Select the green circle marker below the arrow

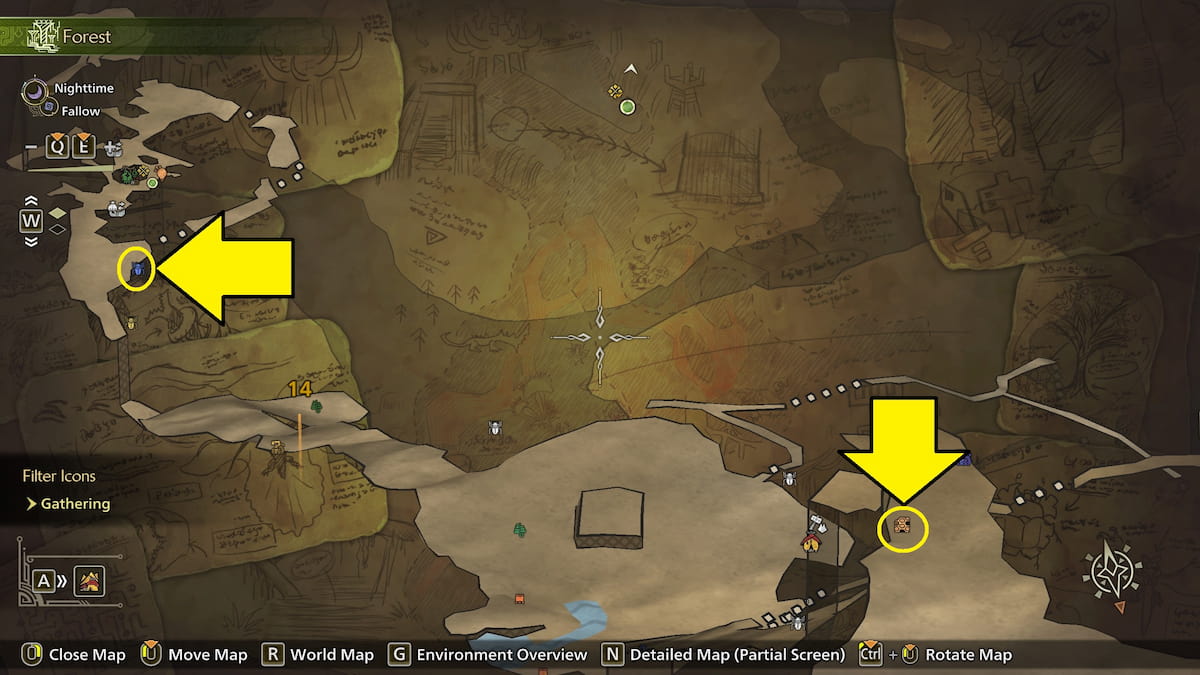[x=628, y=107]
